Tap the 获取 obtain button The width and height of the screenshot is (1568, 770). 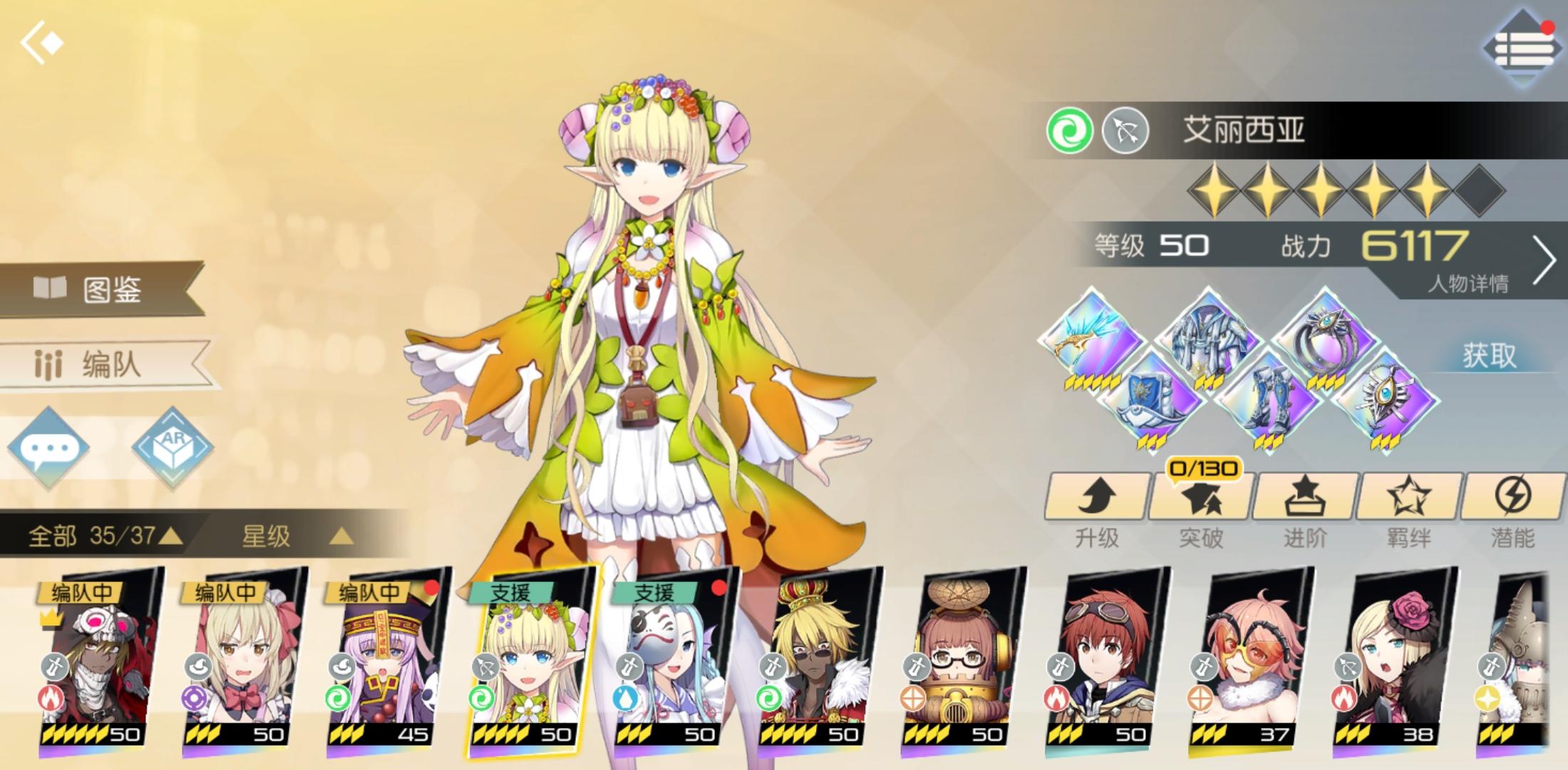point(1488,355)
